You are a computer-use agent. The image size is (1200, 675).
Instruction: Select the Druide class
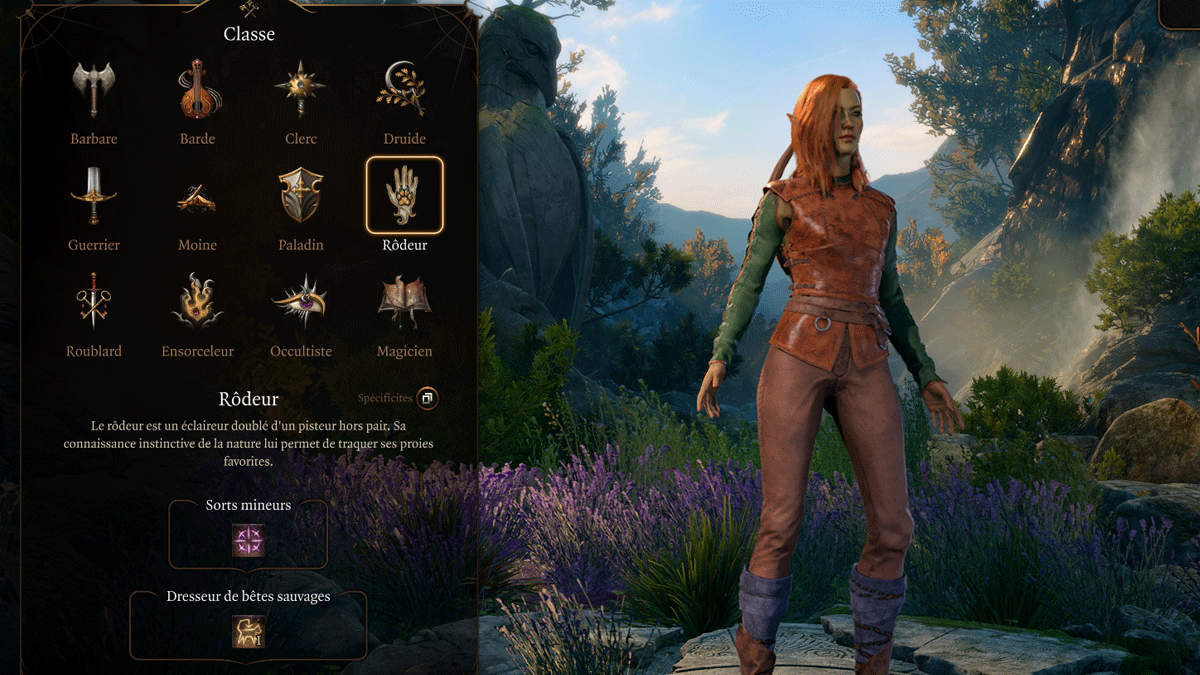(404, 90)
